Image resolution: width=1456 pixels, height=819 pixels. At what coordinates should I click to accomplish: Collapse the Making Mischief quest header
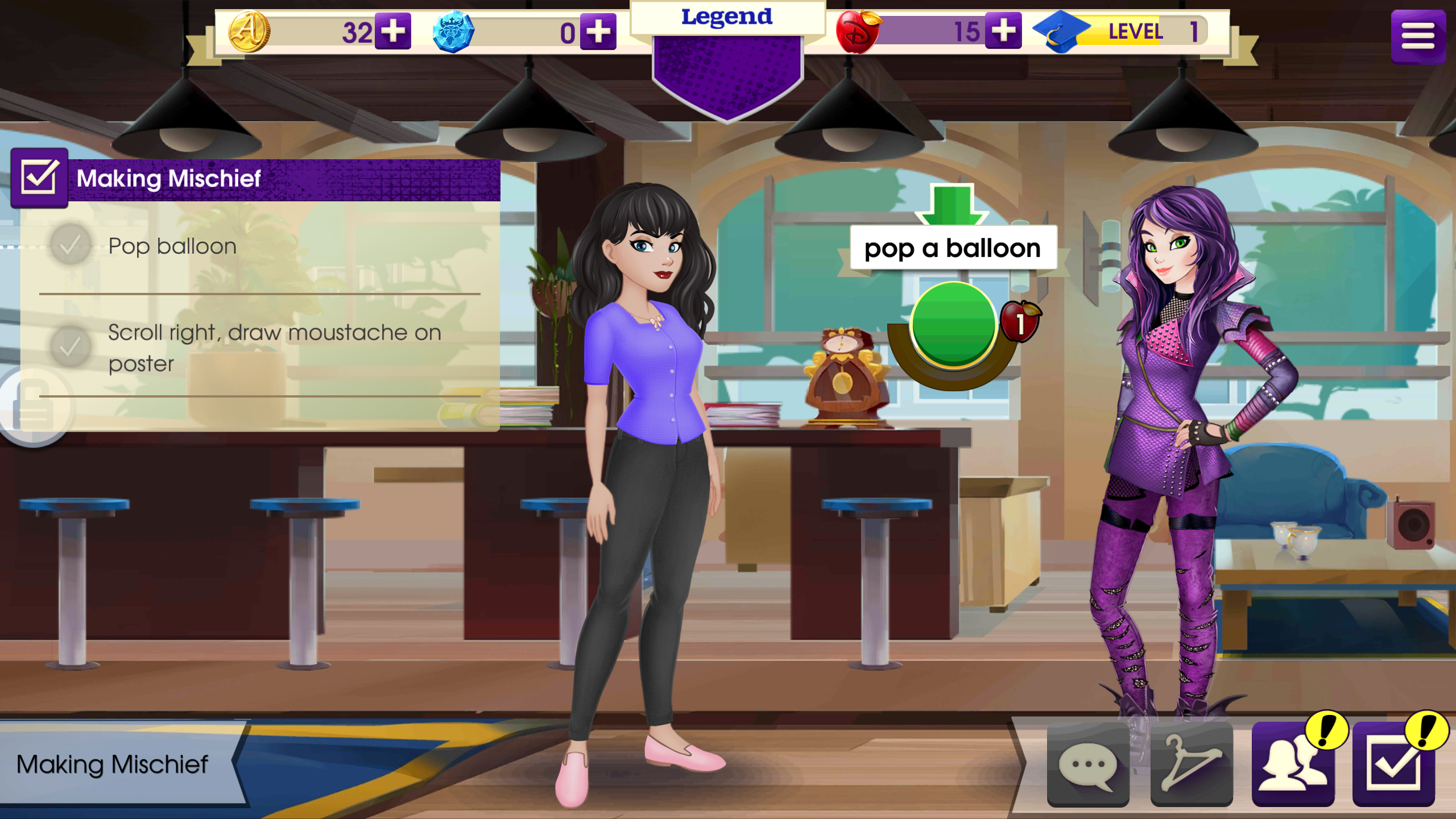(39, 178)
